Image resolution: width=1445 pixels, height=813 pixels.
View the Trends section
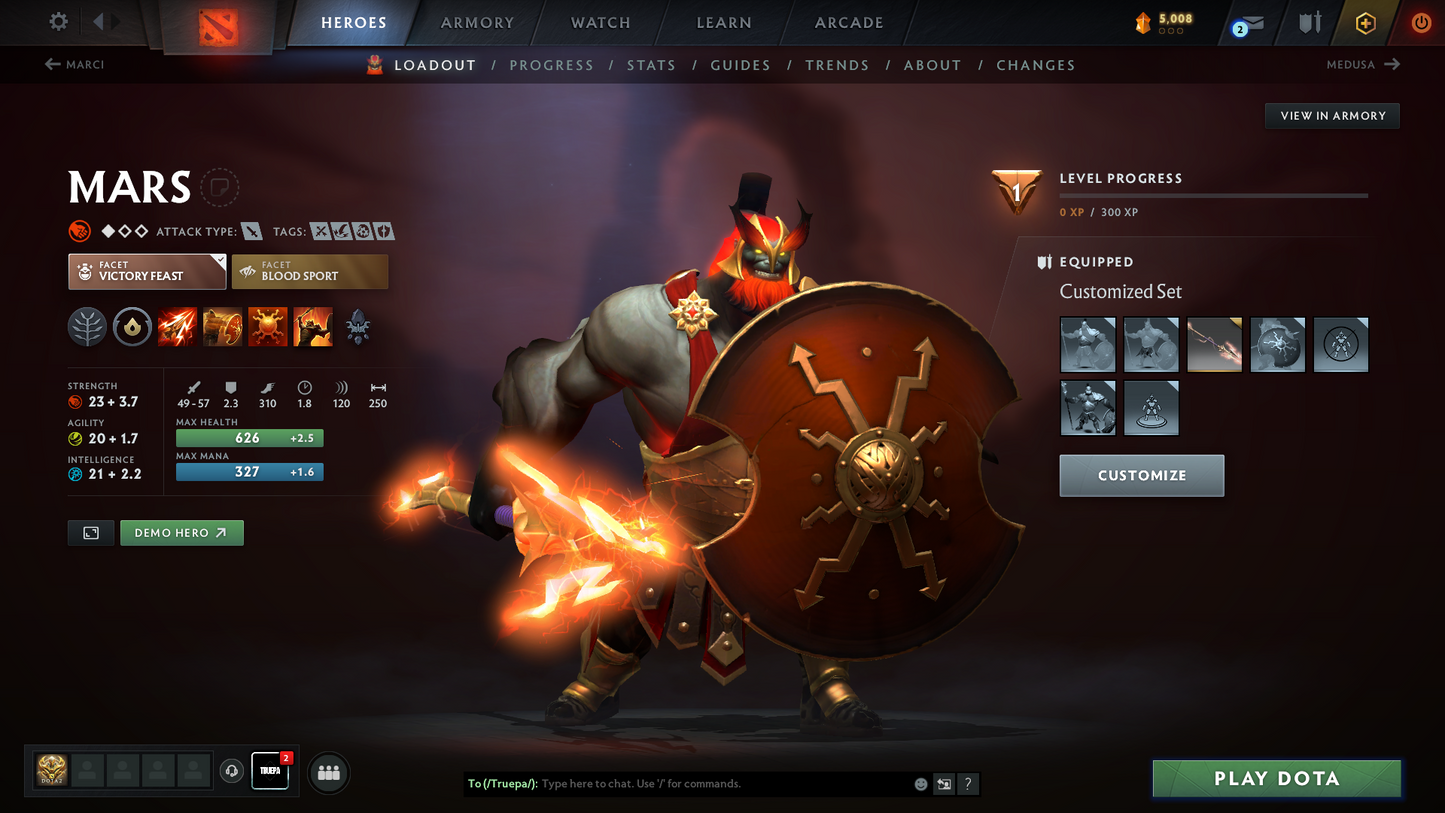837,65
